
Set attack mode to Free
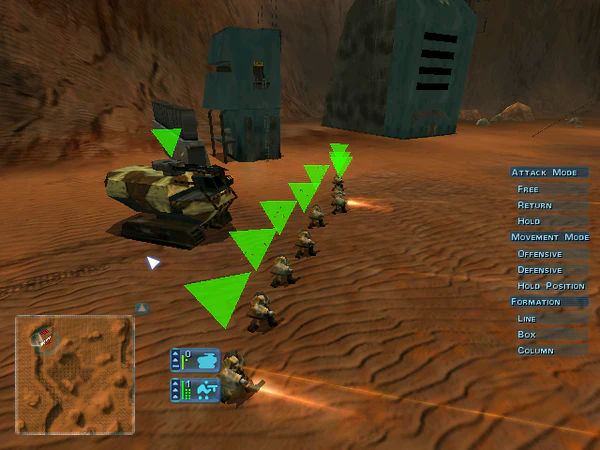pos(527,189)
